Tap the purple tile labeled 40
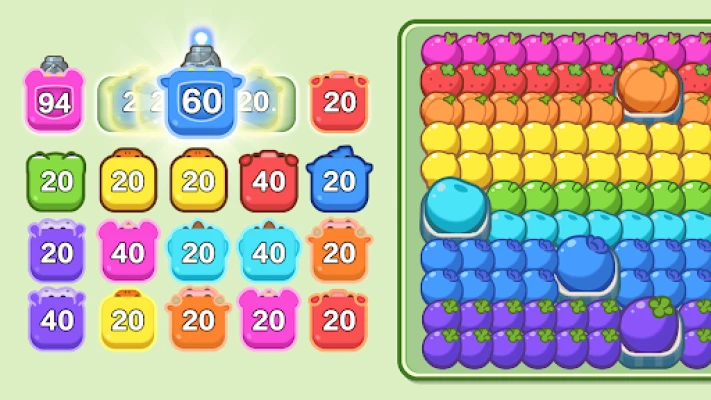The height and width of the screenshot is (400, 711). (56, 320)
